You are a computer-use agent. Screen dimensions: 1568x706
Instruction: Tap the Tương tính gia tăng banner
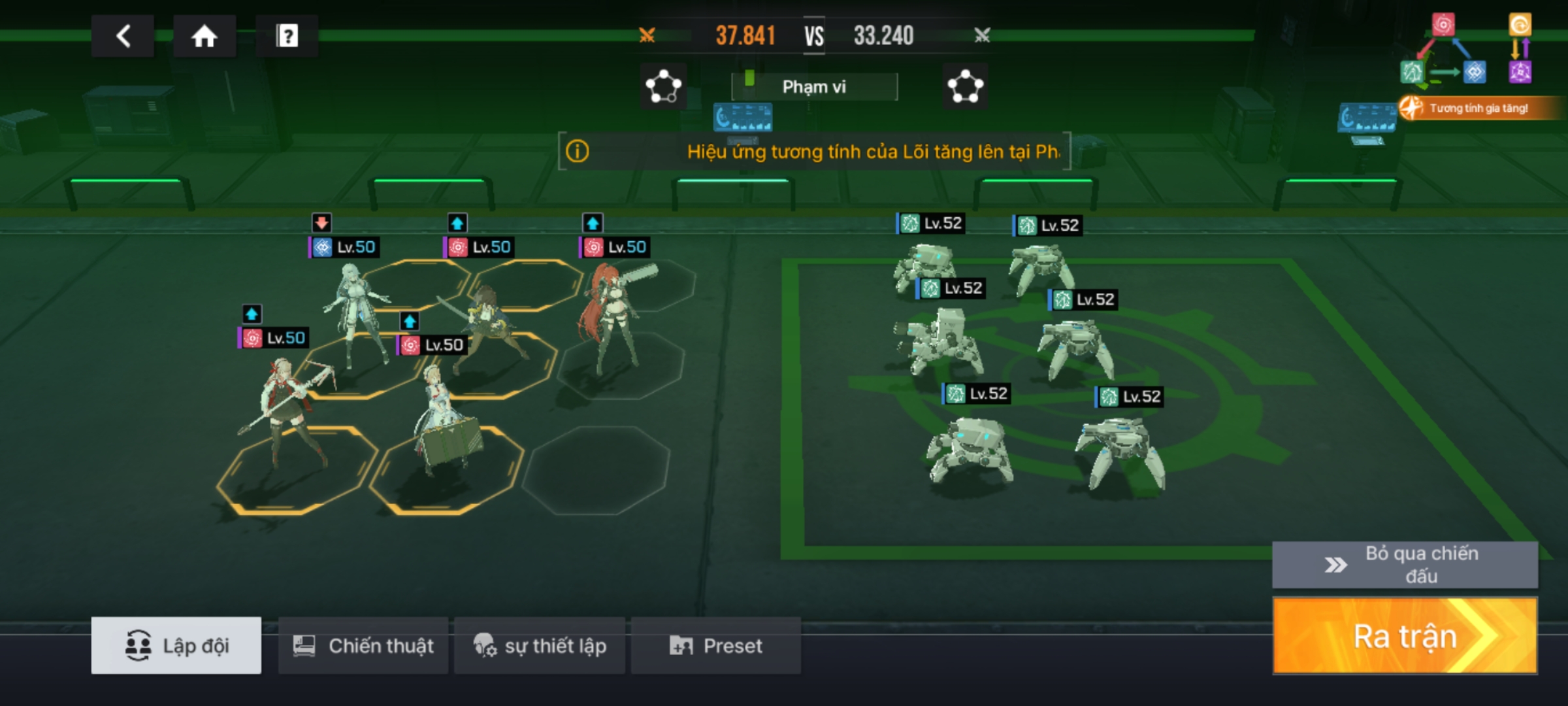pos(1478,109)
